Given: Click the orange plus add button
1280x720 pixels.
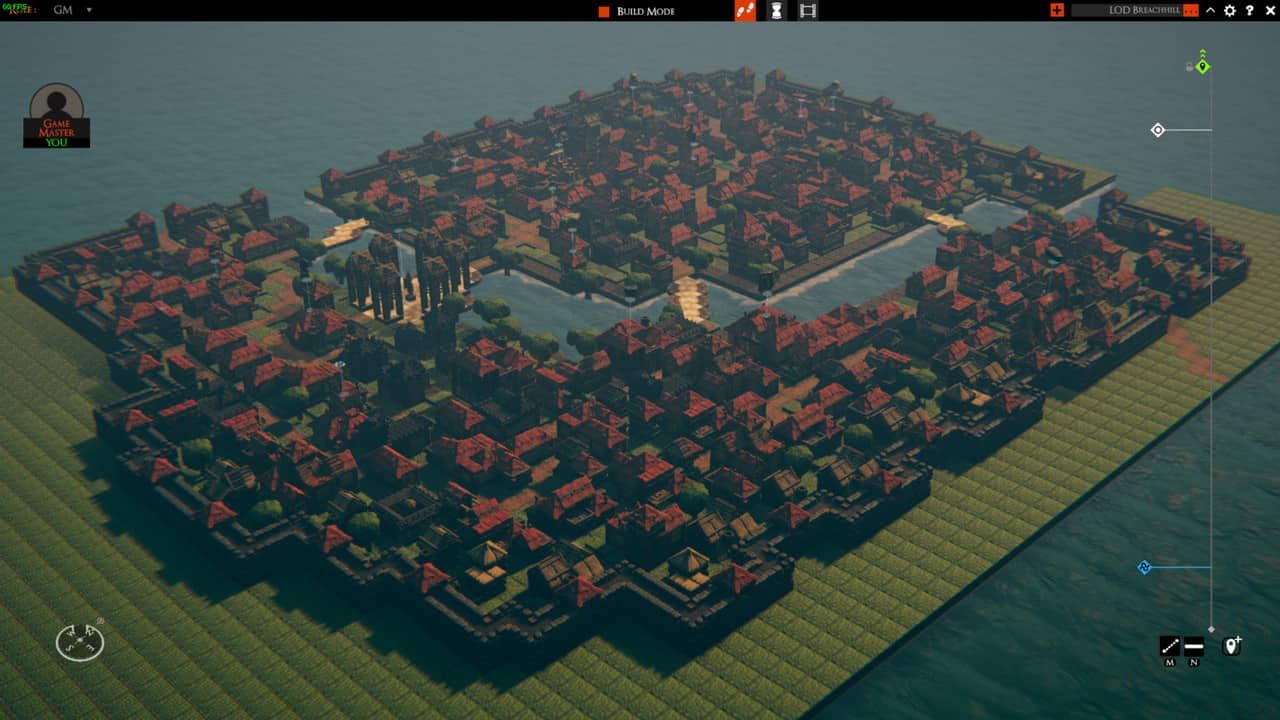Looking at the screenshot, I should [1057, 10].
